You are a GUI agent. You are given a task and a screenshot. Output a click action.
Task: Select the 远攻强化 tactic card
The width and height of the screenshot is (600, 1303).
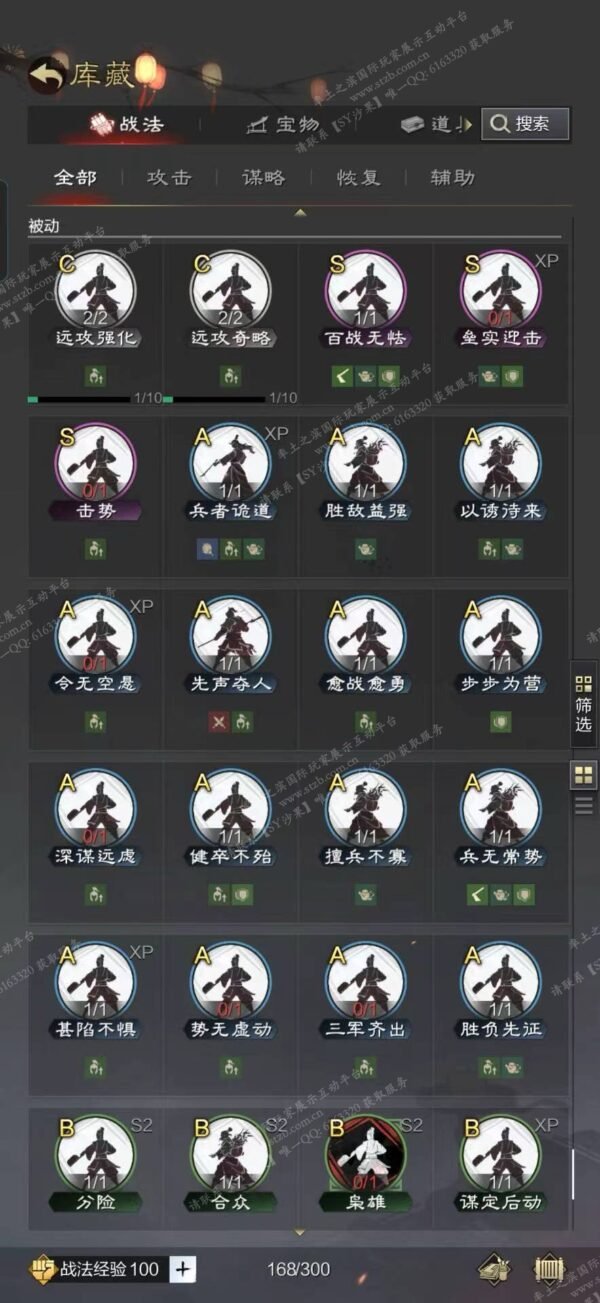tap(96, 300)
